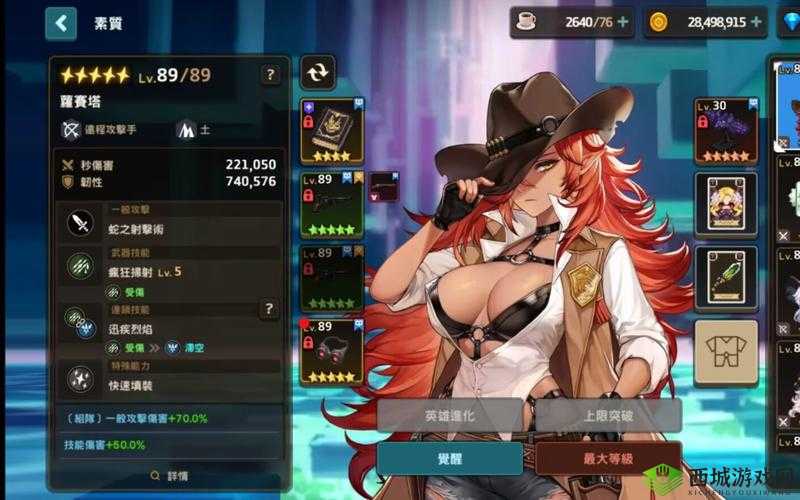Add coffee stamina with the plus button

[623, 21]
